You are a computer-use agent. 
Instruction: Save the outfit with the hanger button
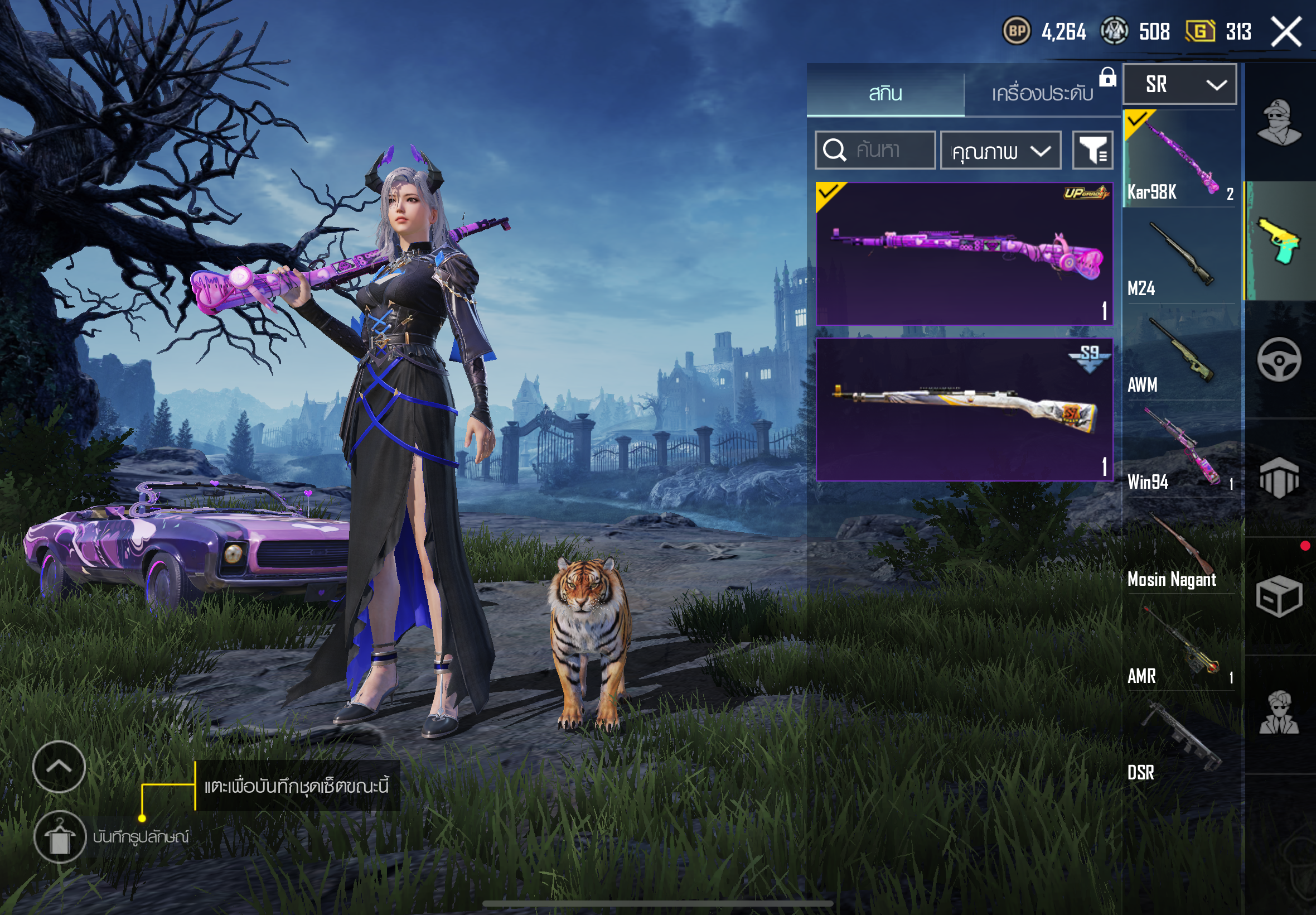pos(60,836)
